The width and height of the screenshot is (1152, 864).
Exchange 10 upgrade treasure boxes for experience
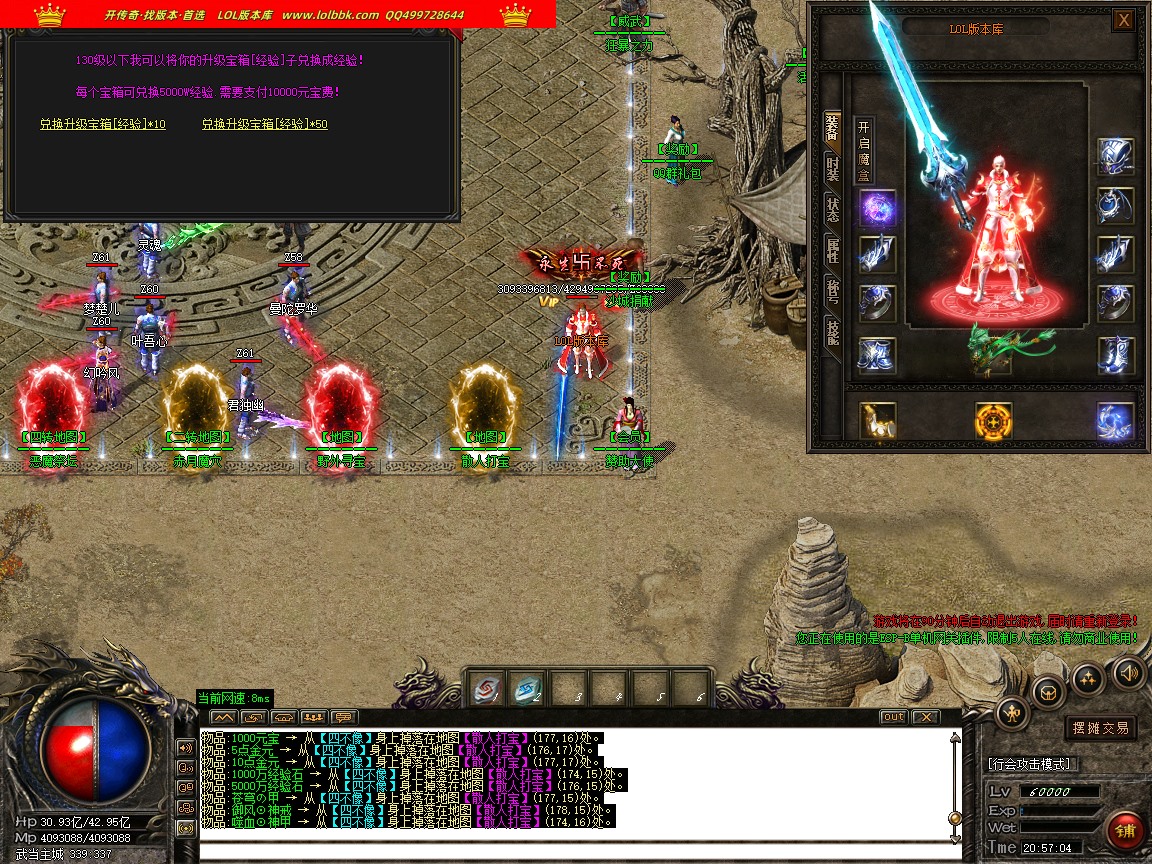point(103,124)
